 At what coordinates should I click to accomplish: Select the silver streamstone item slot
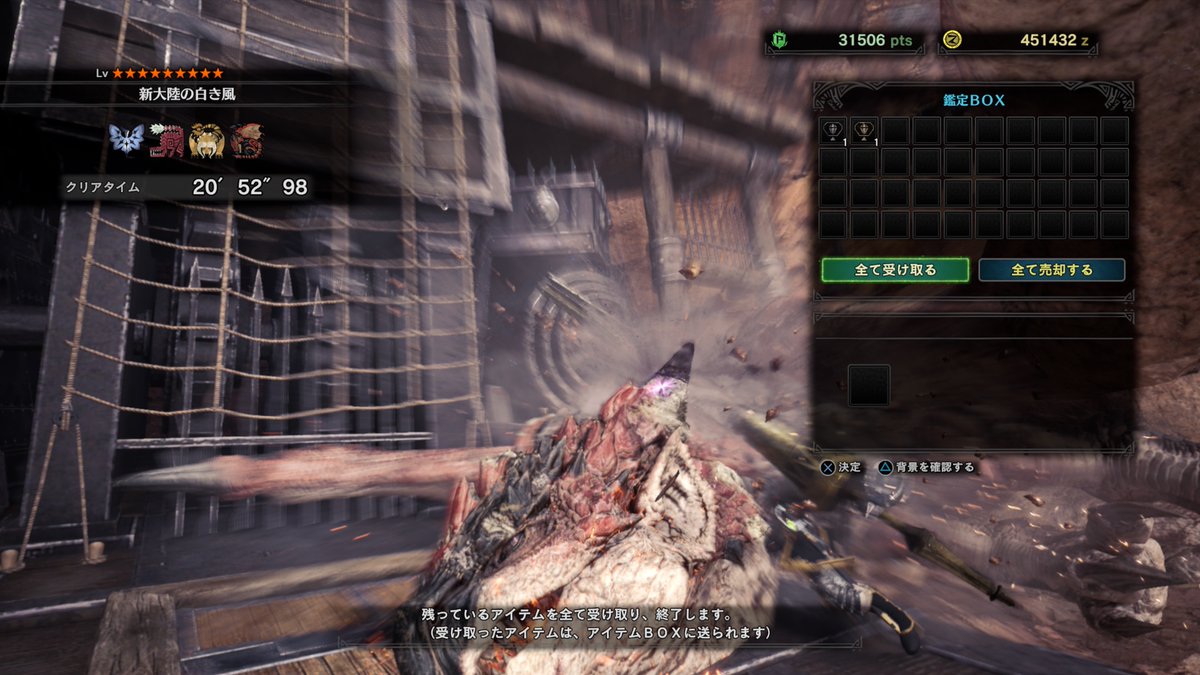point(833,131)
